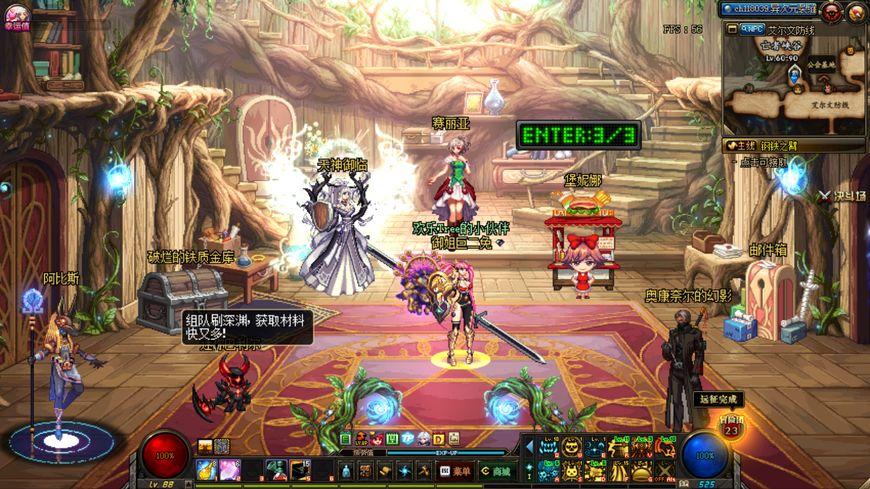Open the yellow D icon above EXP bar
The height and width of the screenshot is (489, 870).
click(439, 439)
